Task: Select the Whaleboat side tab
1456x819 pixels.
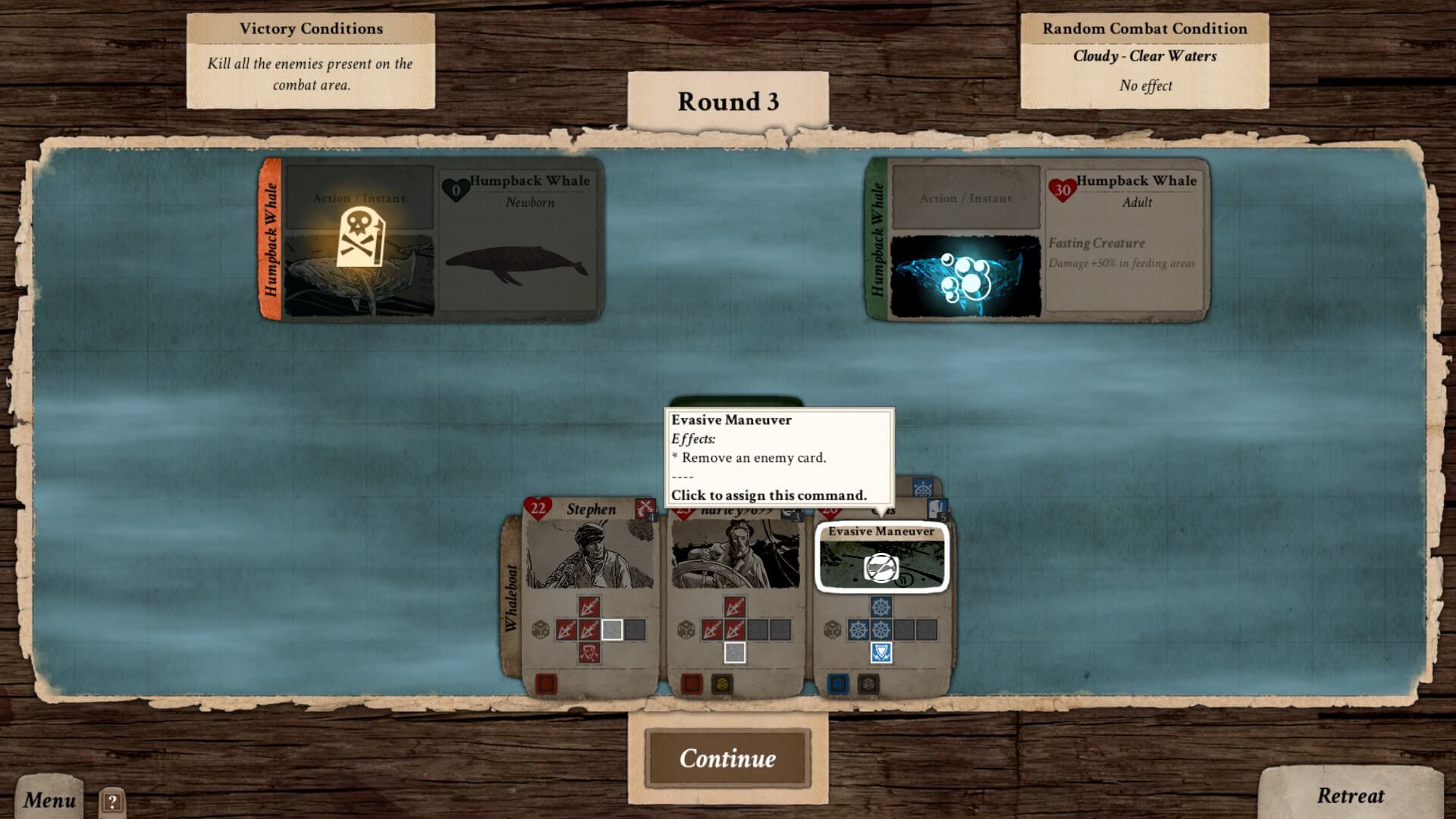Action: coord(513,598)
